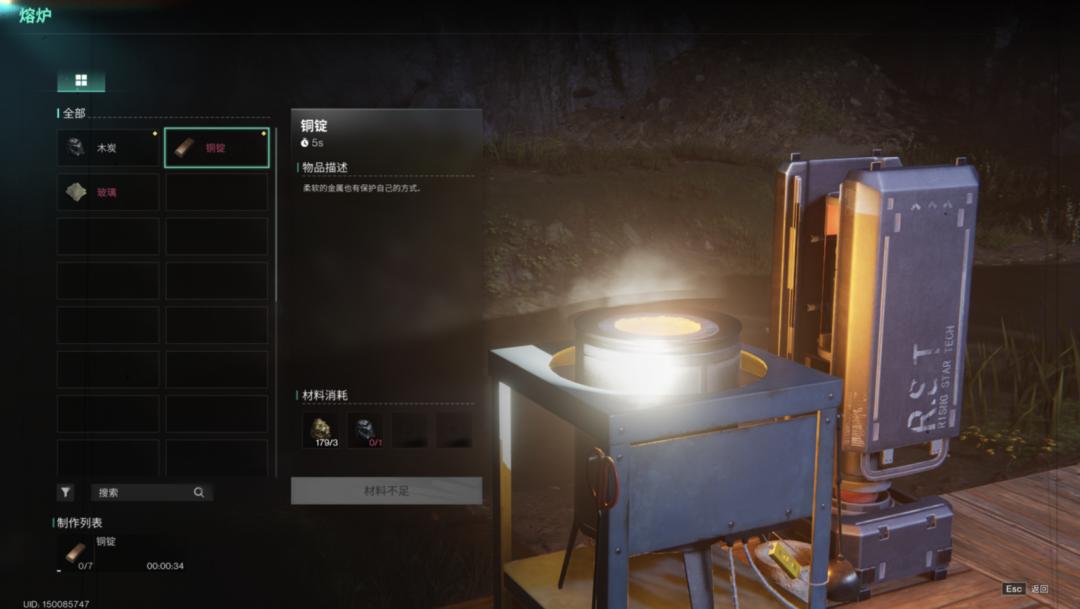
Task: Switch to the grid category tab
Action: point(81,81)
